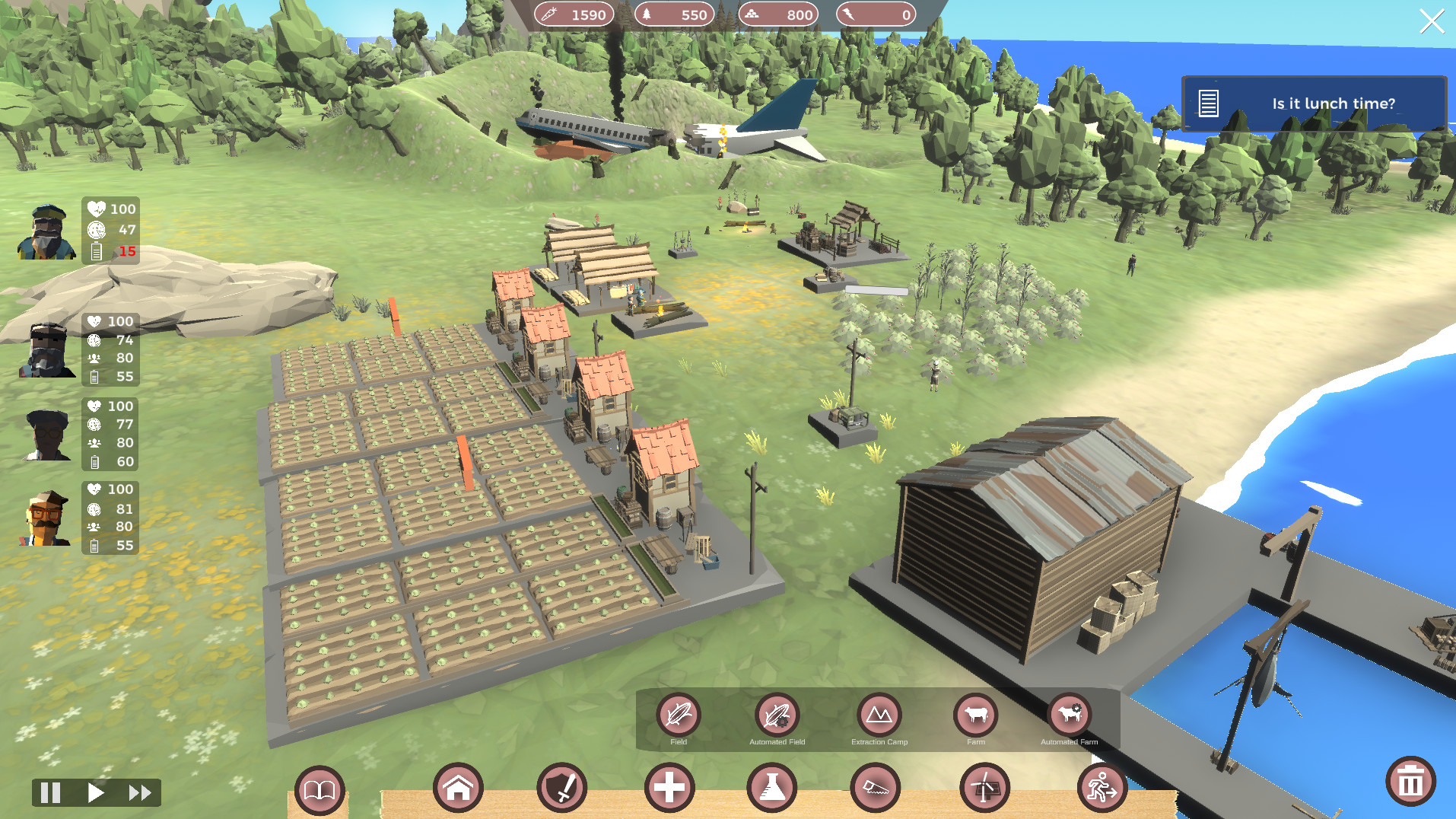Select the bearded captain portrait

46,232
